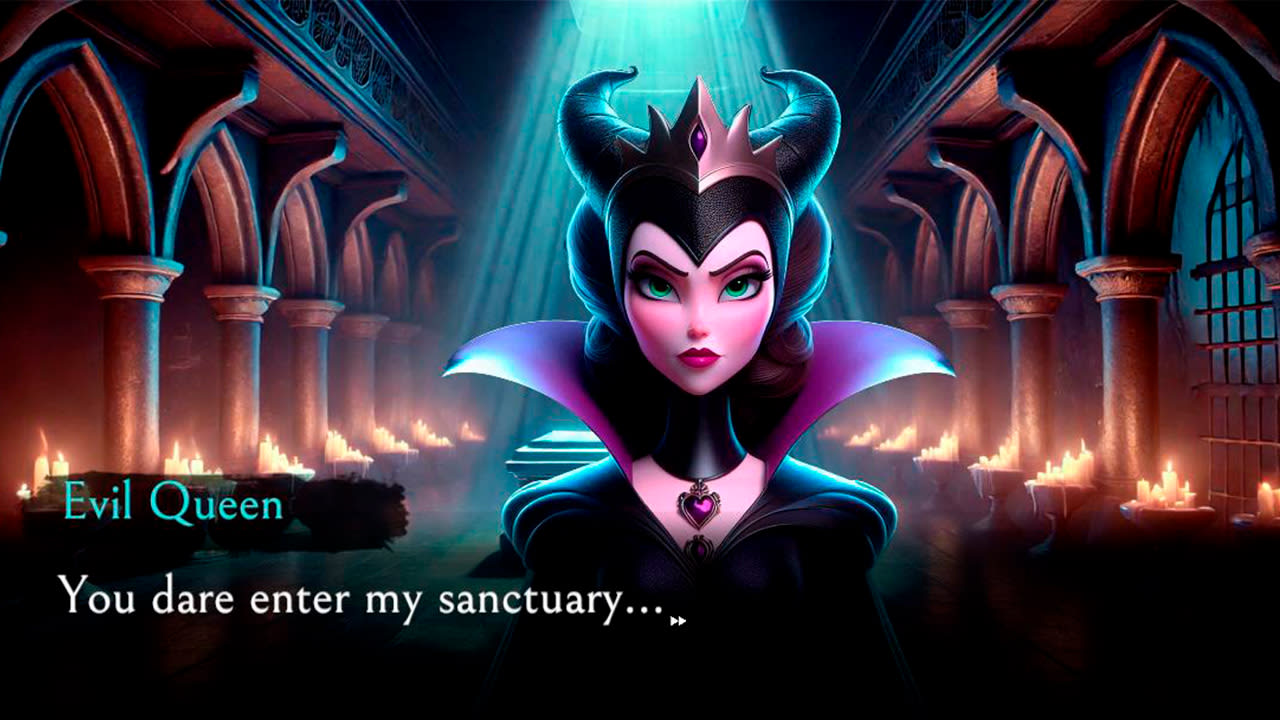This screenshot has width=1280, height=720.
Task: Click the sanctuary dialogue to advance
Action: pyautogui.click(x=360, y=598)
